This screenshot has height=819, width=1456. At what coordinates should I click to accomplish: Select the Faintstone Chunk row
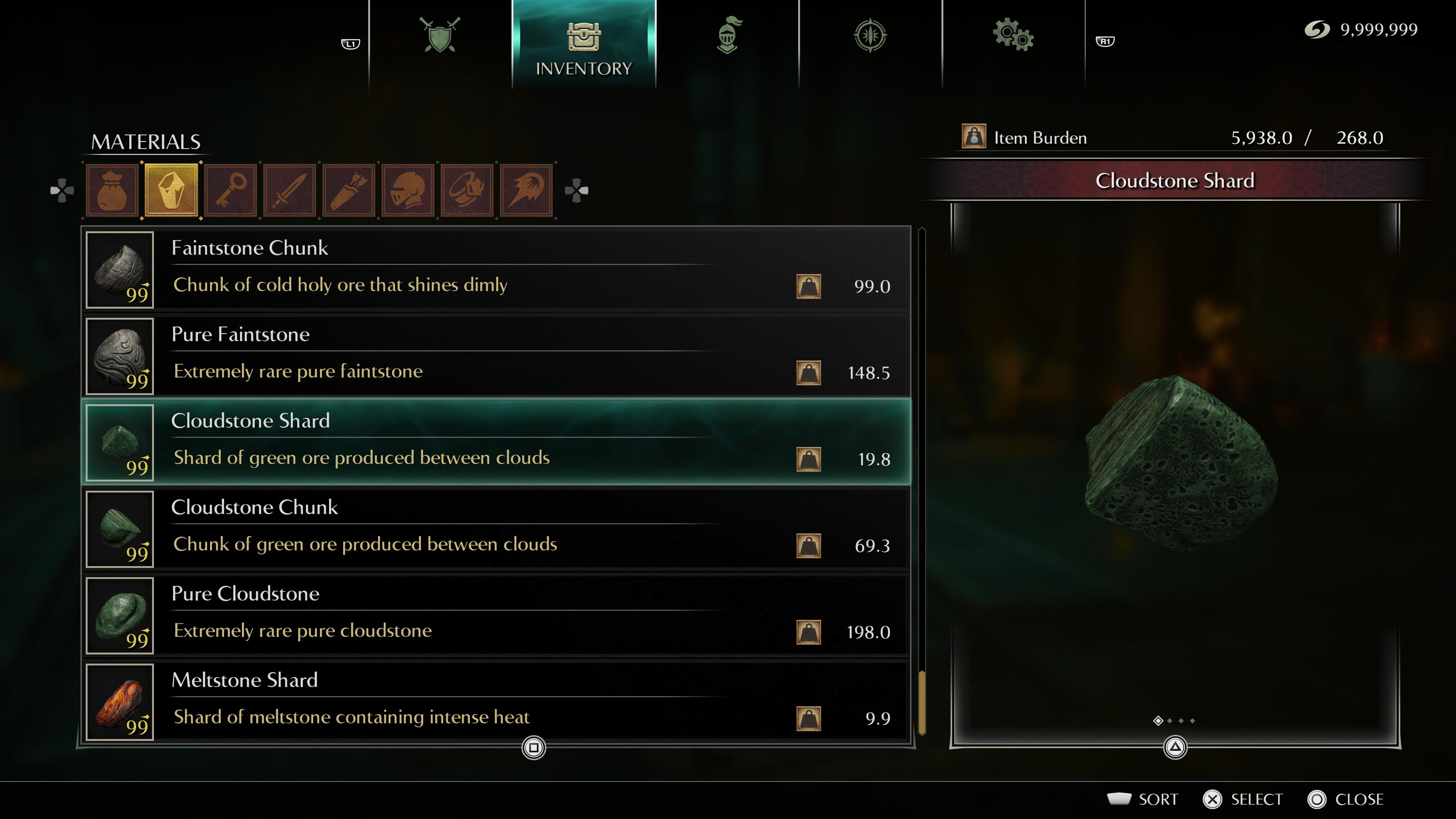click(497, 270)
